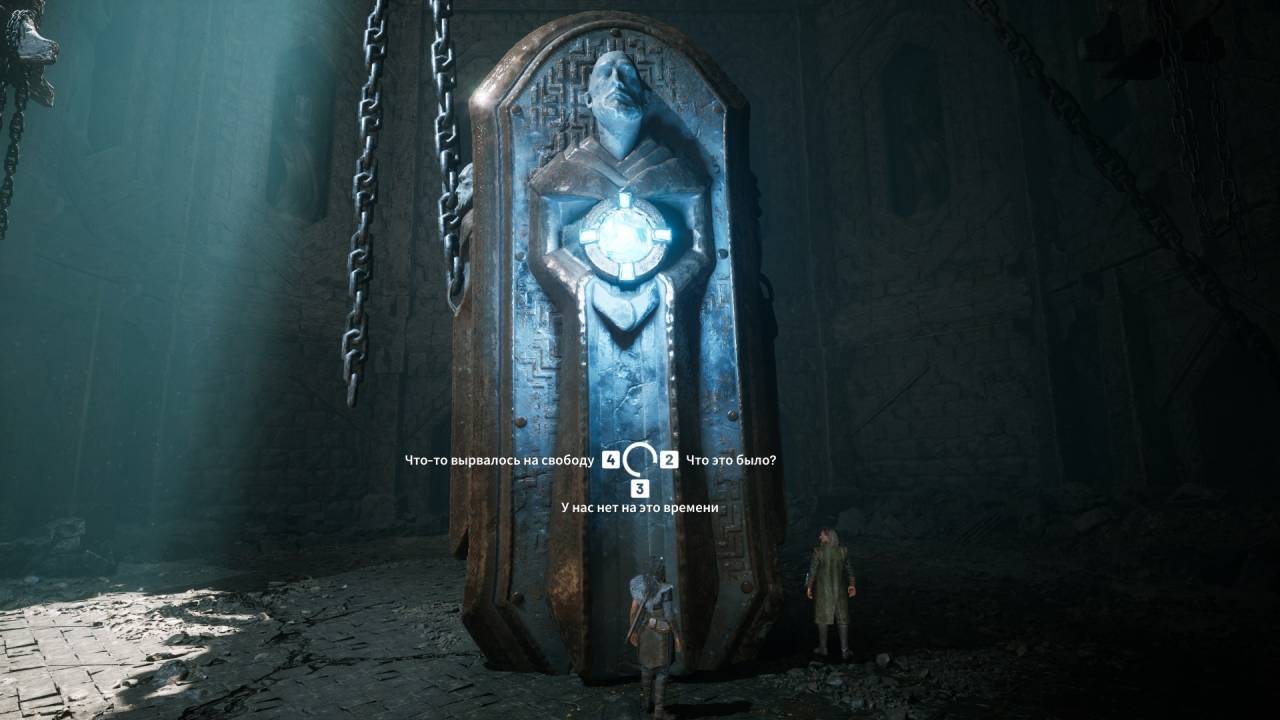Pick the response "У нас нет на это времени"

click(x=640, y=508)
